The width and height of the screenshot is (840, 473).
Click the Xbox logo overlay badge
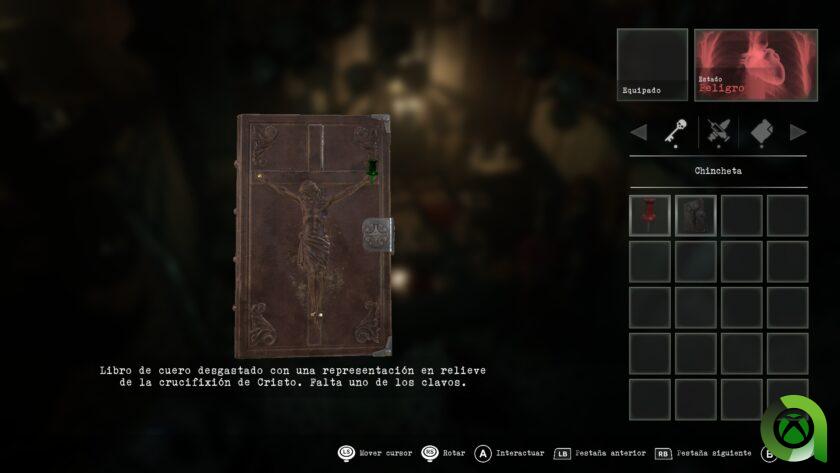tap(796, 433)
